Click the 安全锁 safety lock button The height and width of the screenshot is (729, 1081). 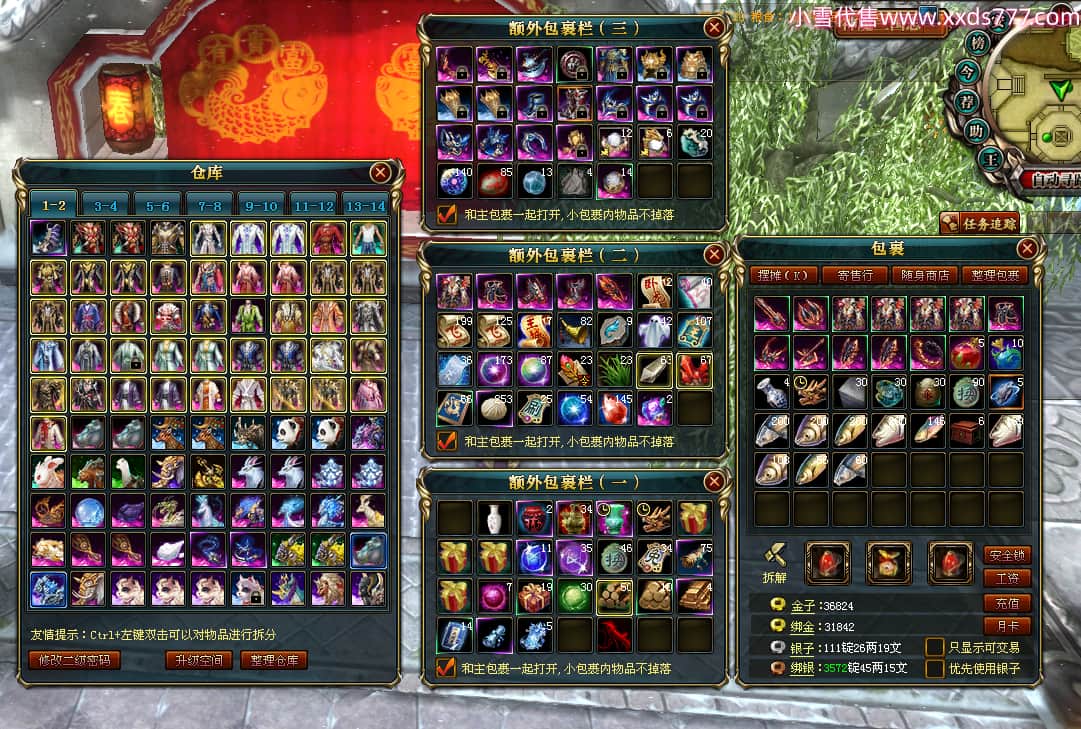pyautogui.click(x=1007, y=555)
